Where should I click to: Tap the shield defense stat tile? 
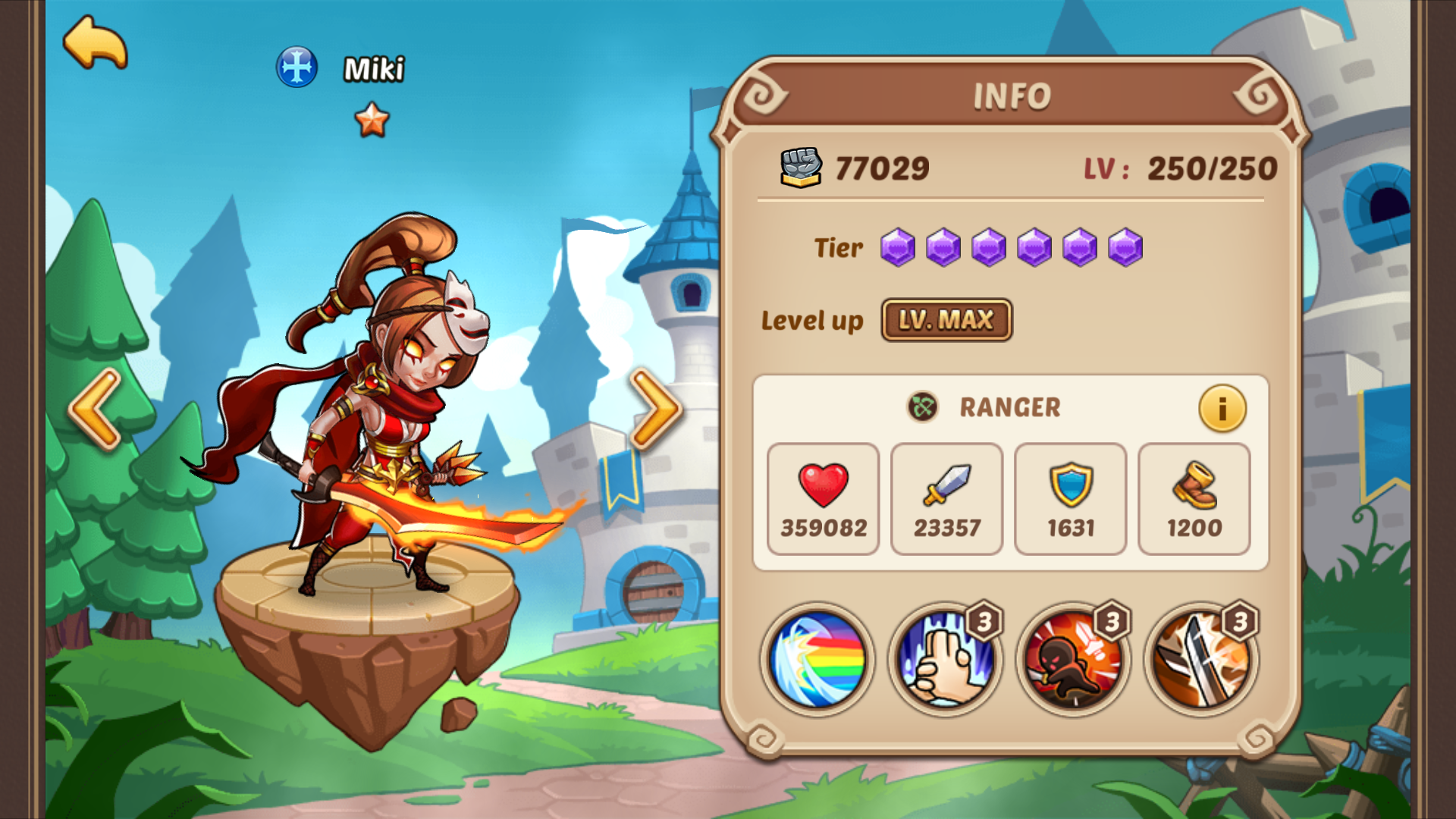click(1071, 499)
